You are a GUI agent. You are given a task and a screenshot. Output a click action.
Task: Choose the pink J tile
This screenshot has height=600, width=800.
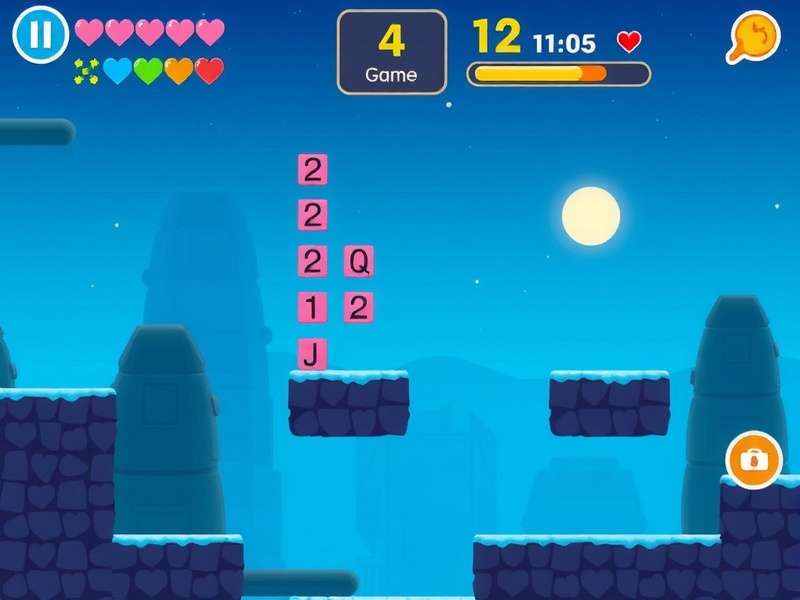(x=312, y=353)
